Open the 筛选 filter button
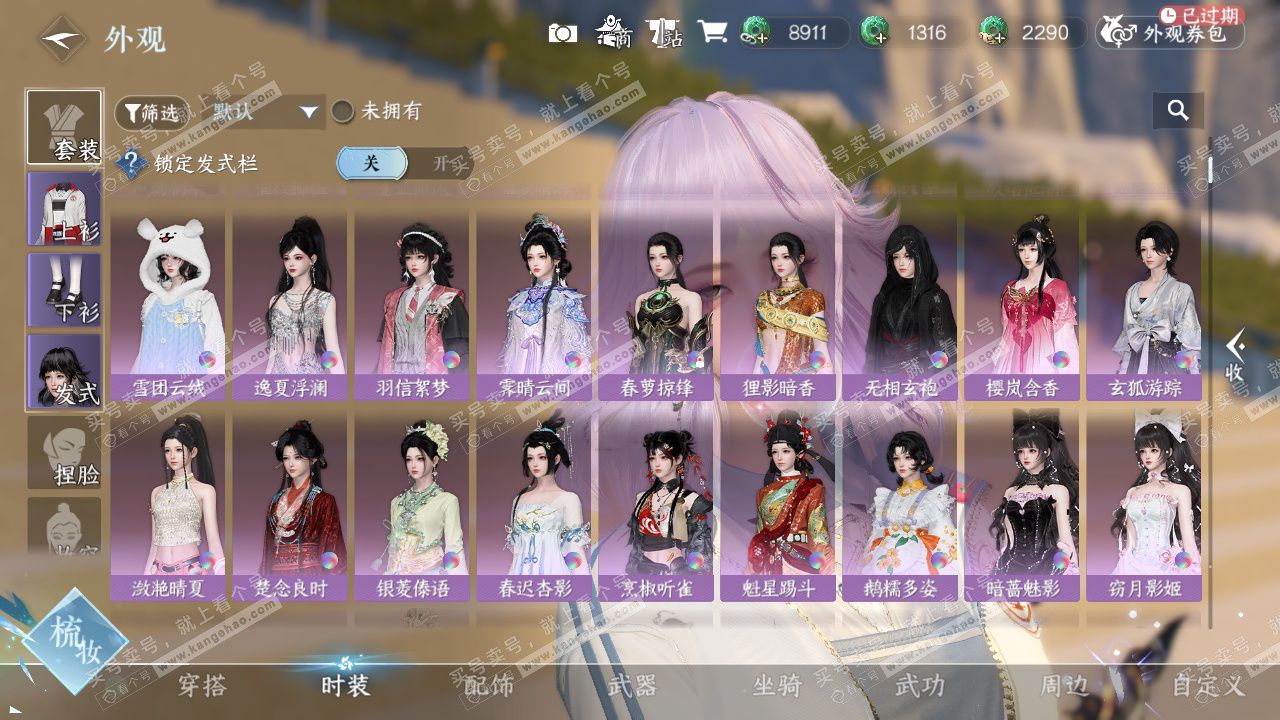 [151, 113]
